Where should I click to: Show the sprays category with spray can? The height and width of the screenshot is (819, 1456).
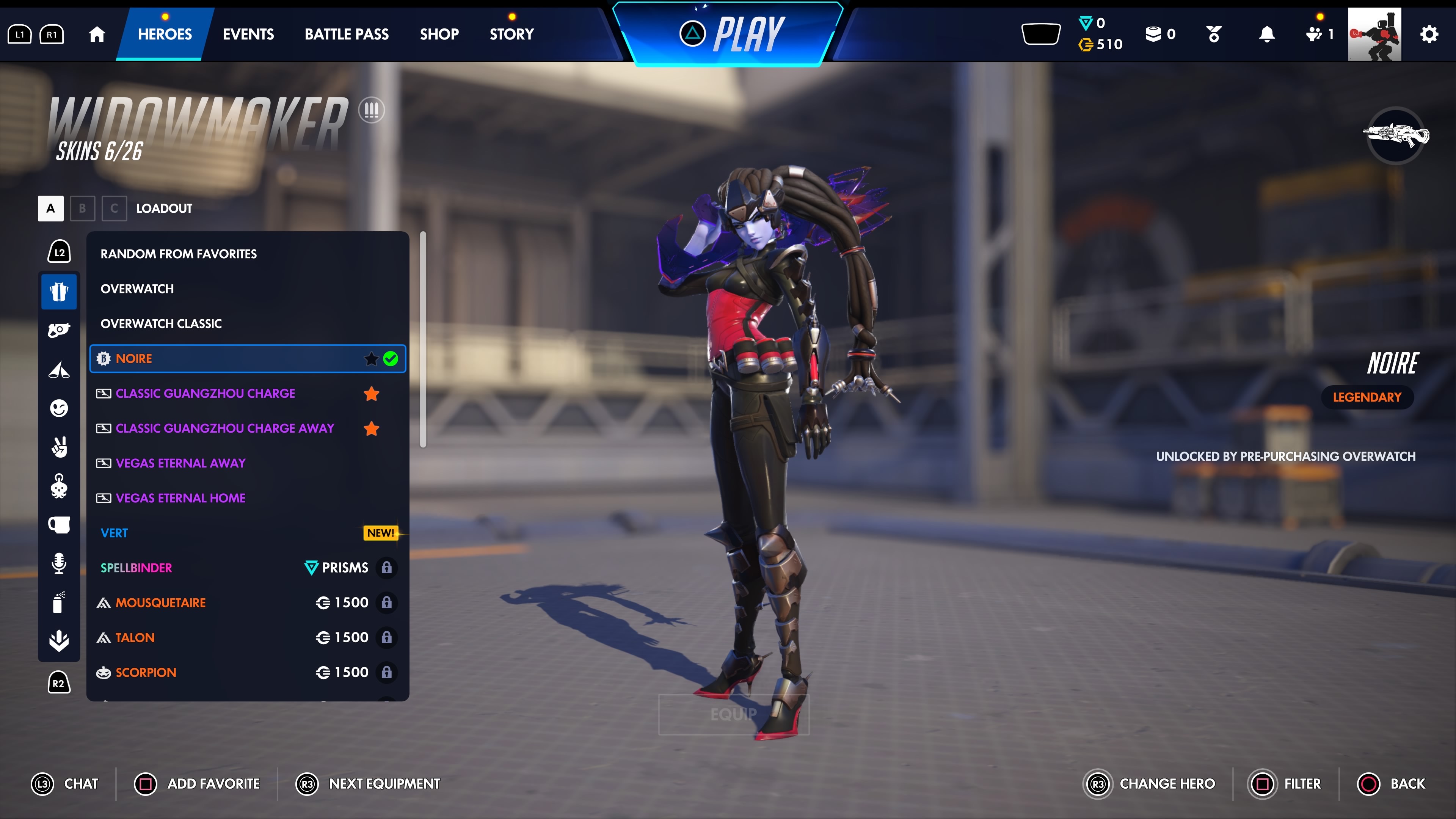59,602
